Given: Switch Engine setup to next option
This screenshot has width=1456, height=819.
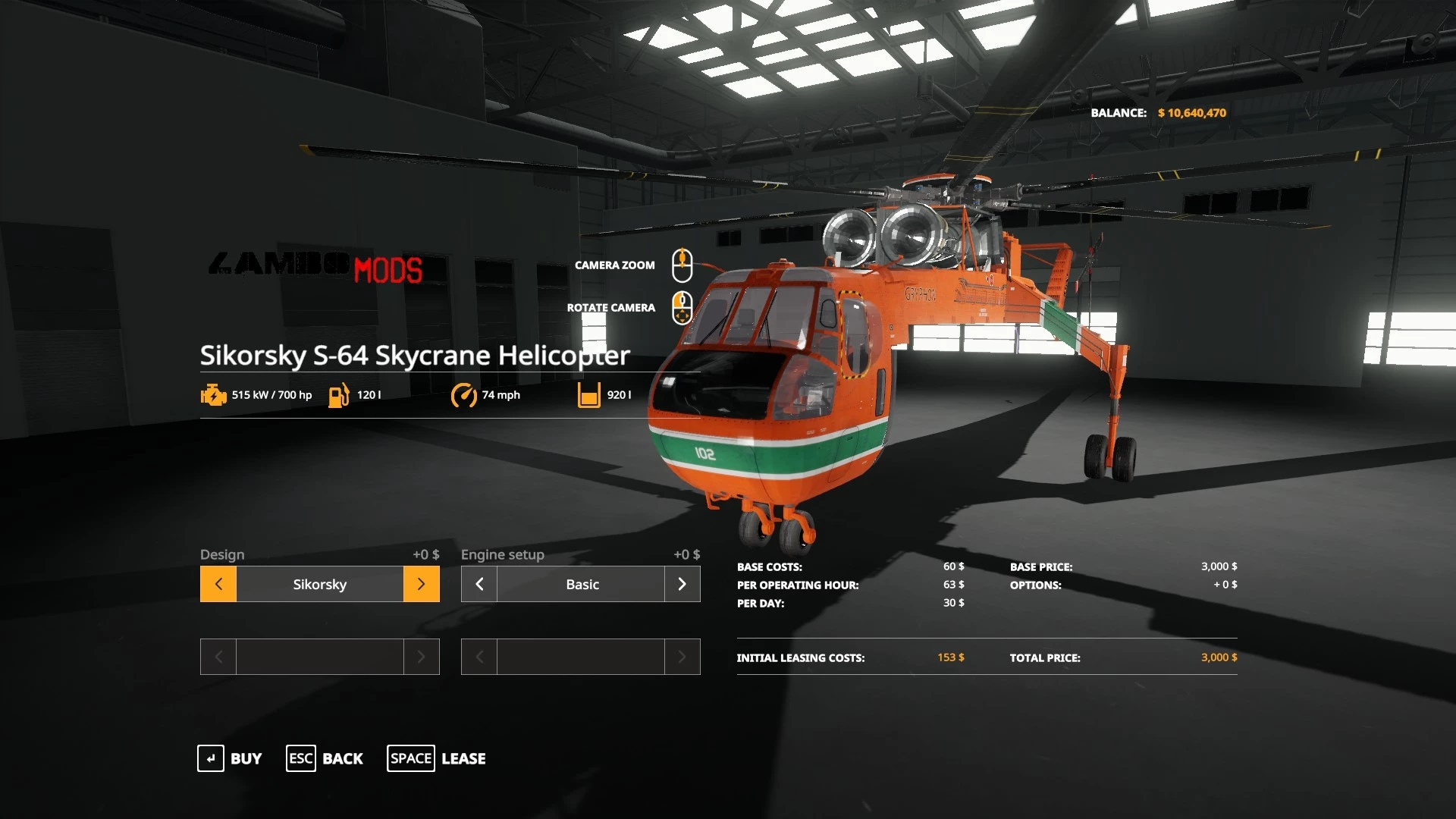Looking at the screenshot, I should tap(682, 584).
